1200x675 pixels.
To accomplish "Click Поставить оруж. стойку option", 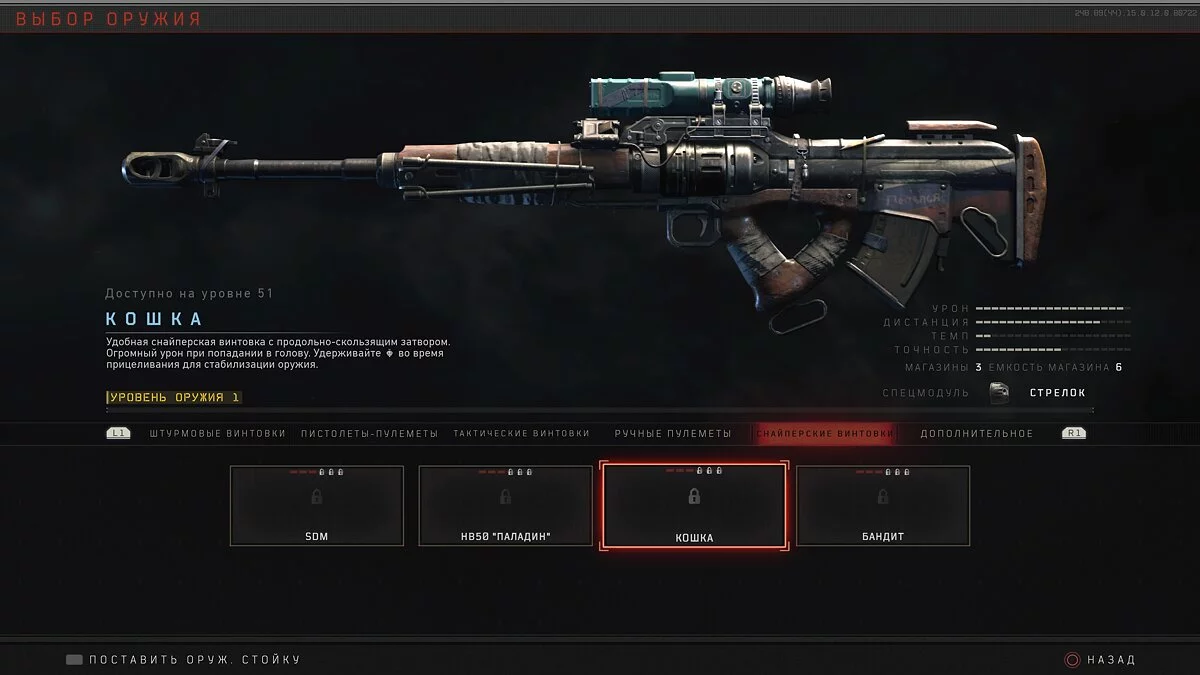I will [x=184, y=660].
